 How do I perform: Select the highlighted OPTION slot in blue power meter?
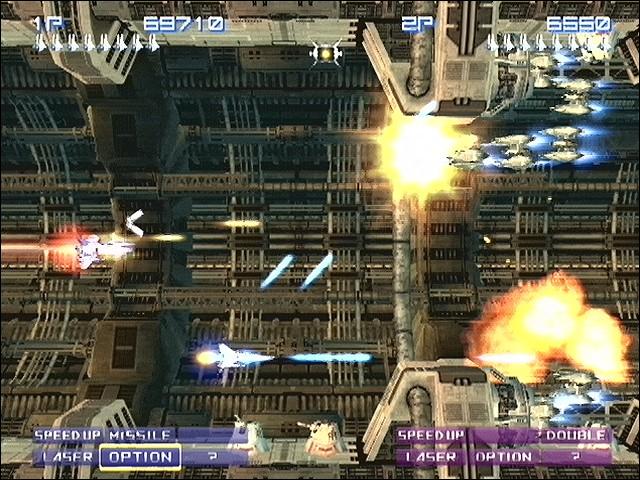click(141, 457)
